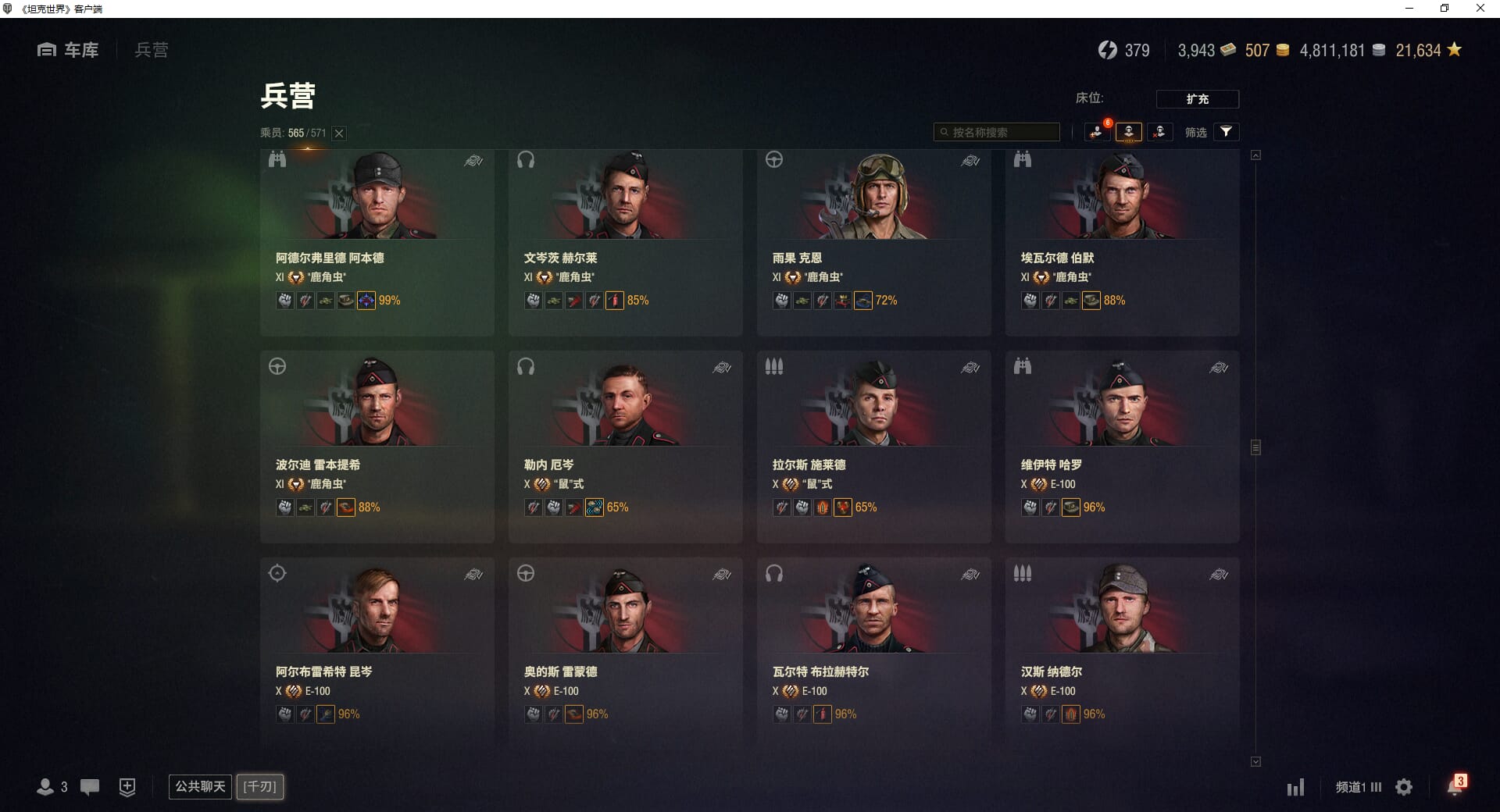Clear the crew count filter X
Image resolution: width=1500 pixels, height=812 pixels.
tap(339, 134)
